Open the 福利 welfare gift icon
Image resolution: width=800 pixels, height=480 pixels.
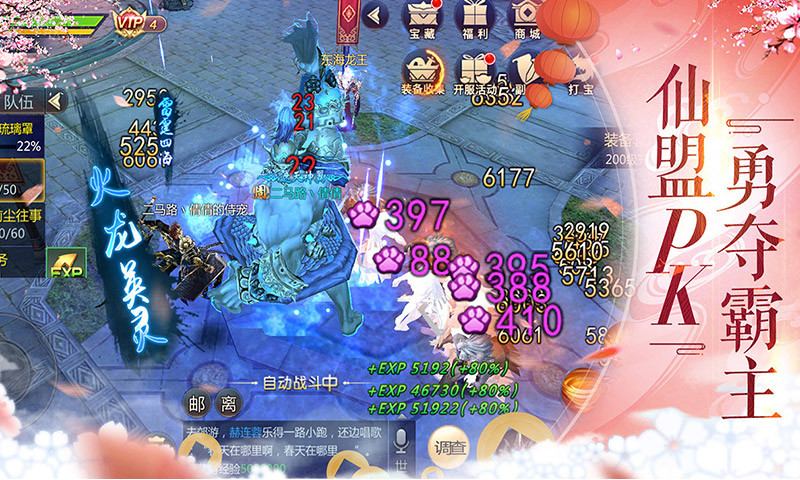[x=475, y=19]
